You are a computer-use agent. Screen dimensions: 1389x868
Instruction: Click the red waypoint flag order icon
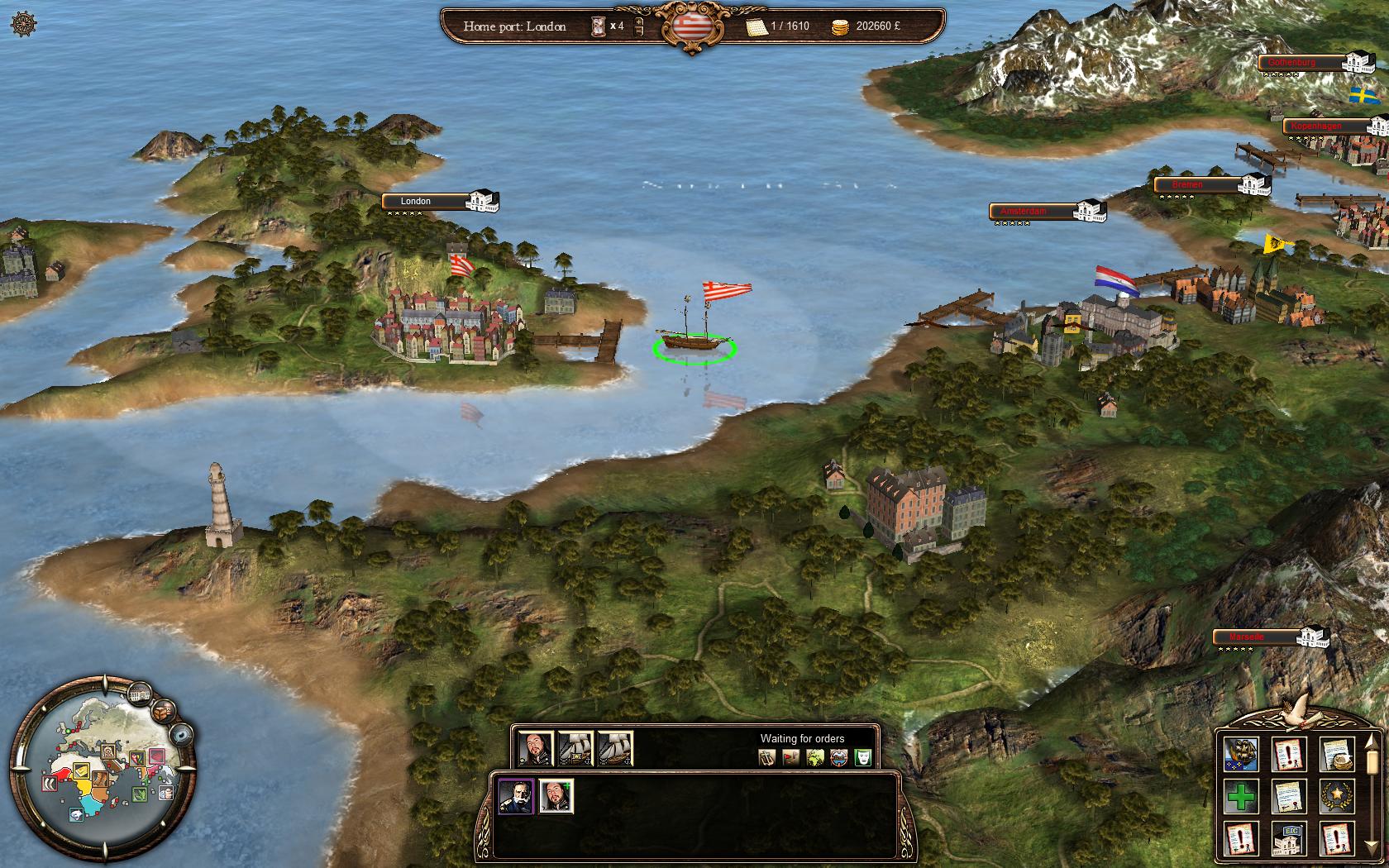click(x=790, y=756)
